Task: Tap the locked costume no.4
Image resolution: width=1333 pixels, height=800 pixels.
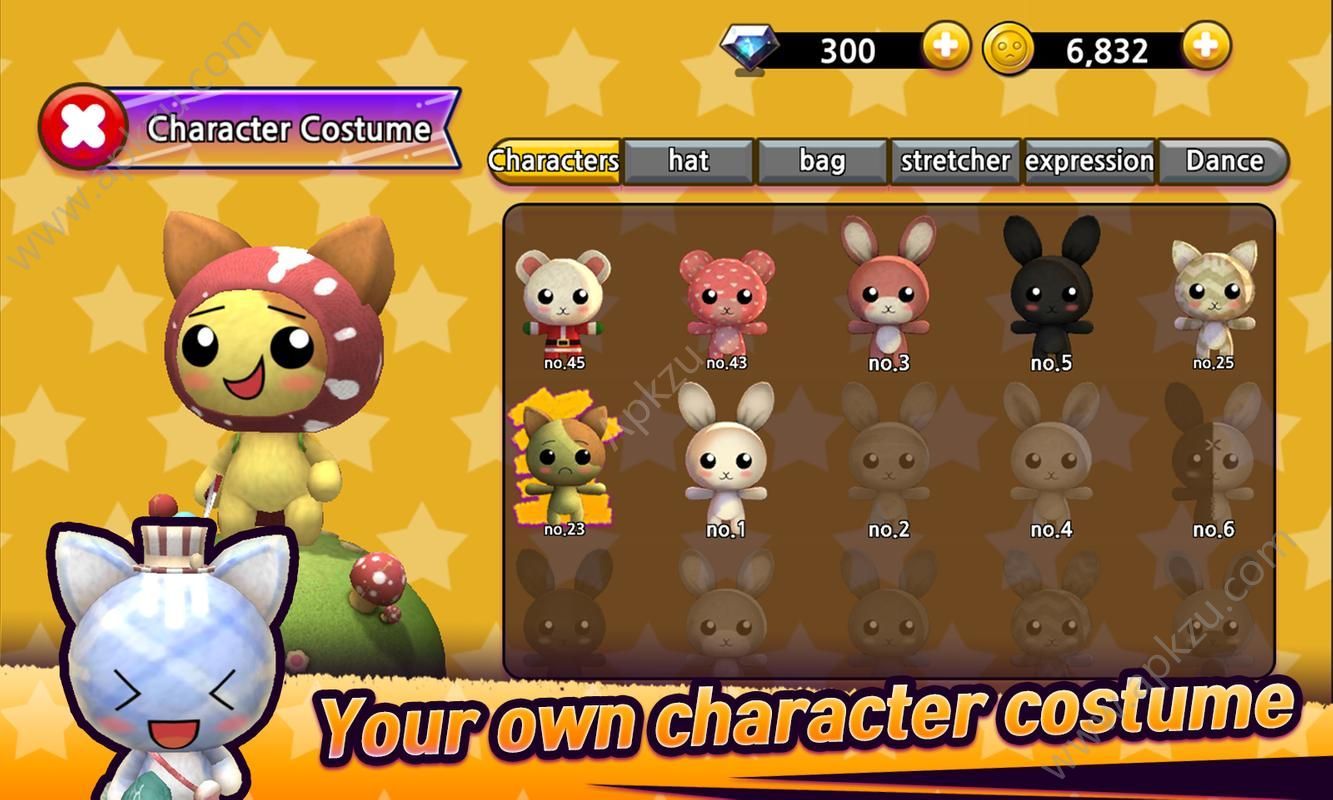Action: click(1050, 460)
